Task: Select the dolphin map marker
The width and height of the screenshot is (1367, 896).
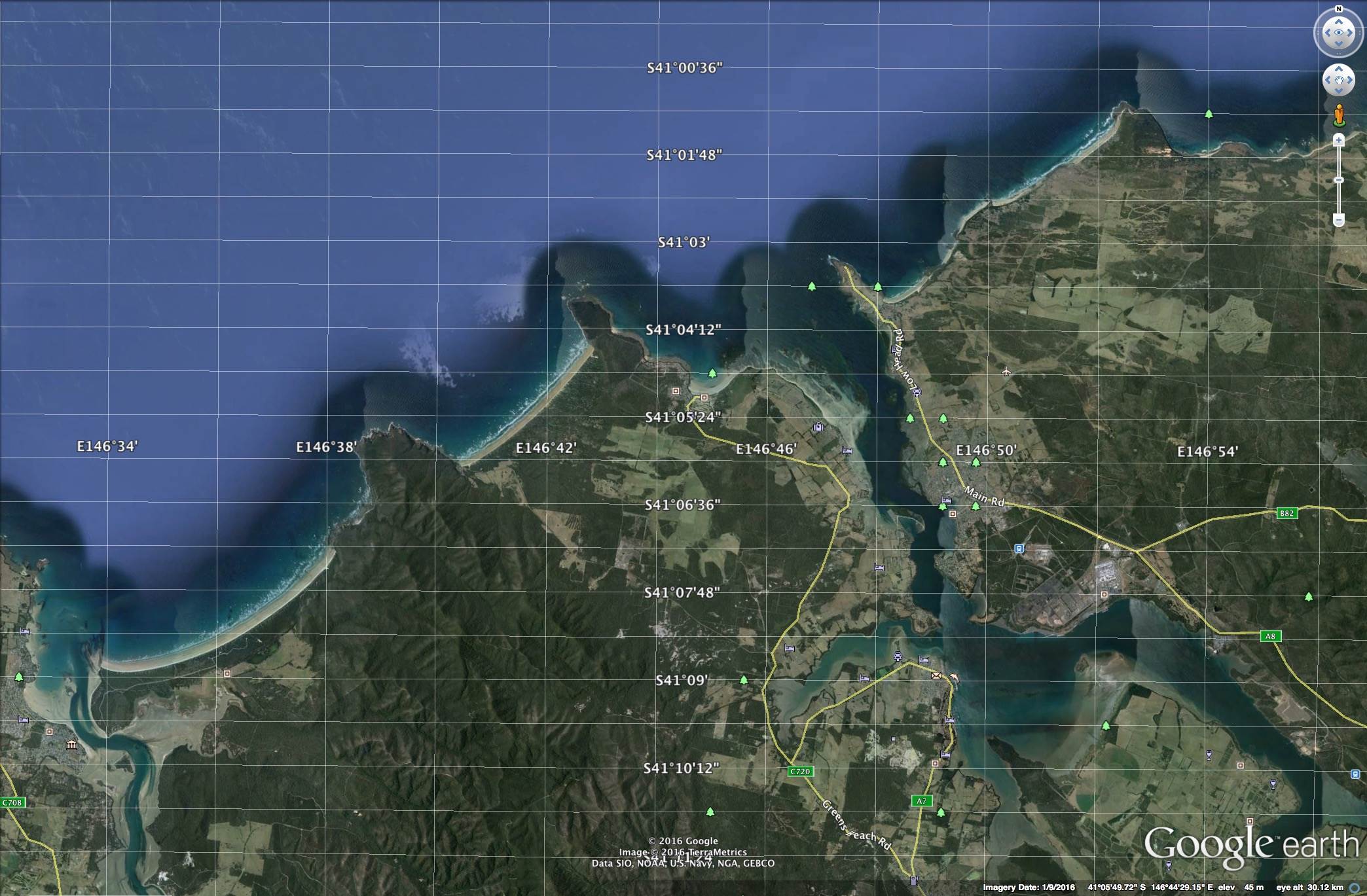Action: [x=953, y=678]
